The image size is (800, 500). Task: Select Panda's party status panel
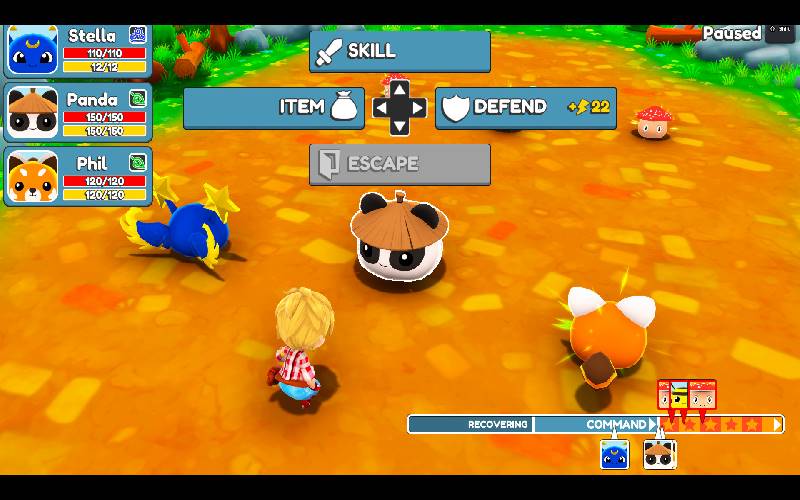coord(78,112)
